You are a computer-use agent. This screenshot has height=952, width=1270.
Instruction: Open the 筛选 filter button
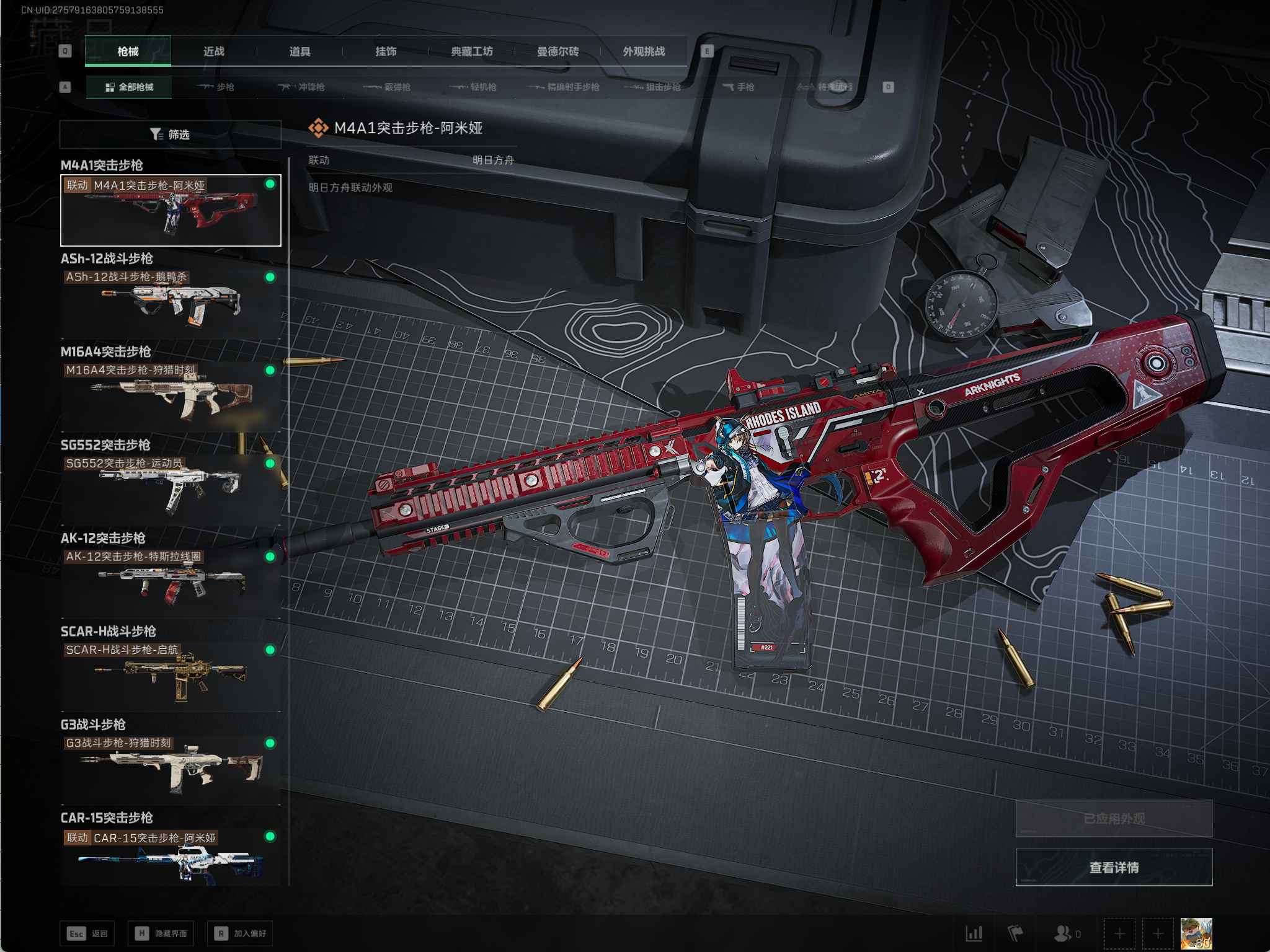tap(171, 134)
